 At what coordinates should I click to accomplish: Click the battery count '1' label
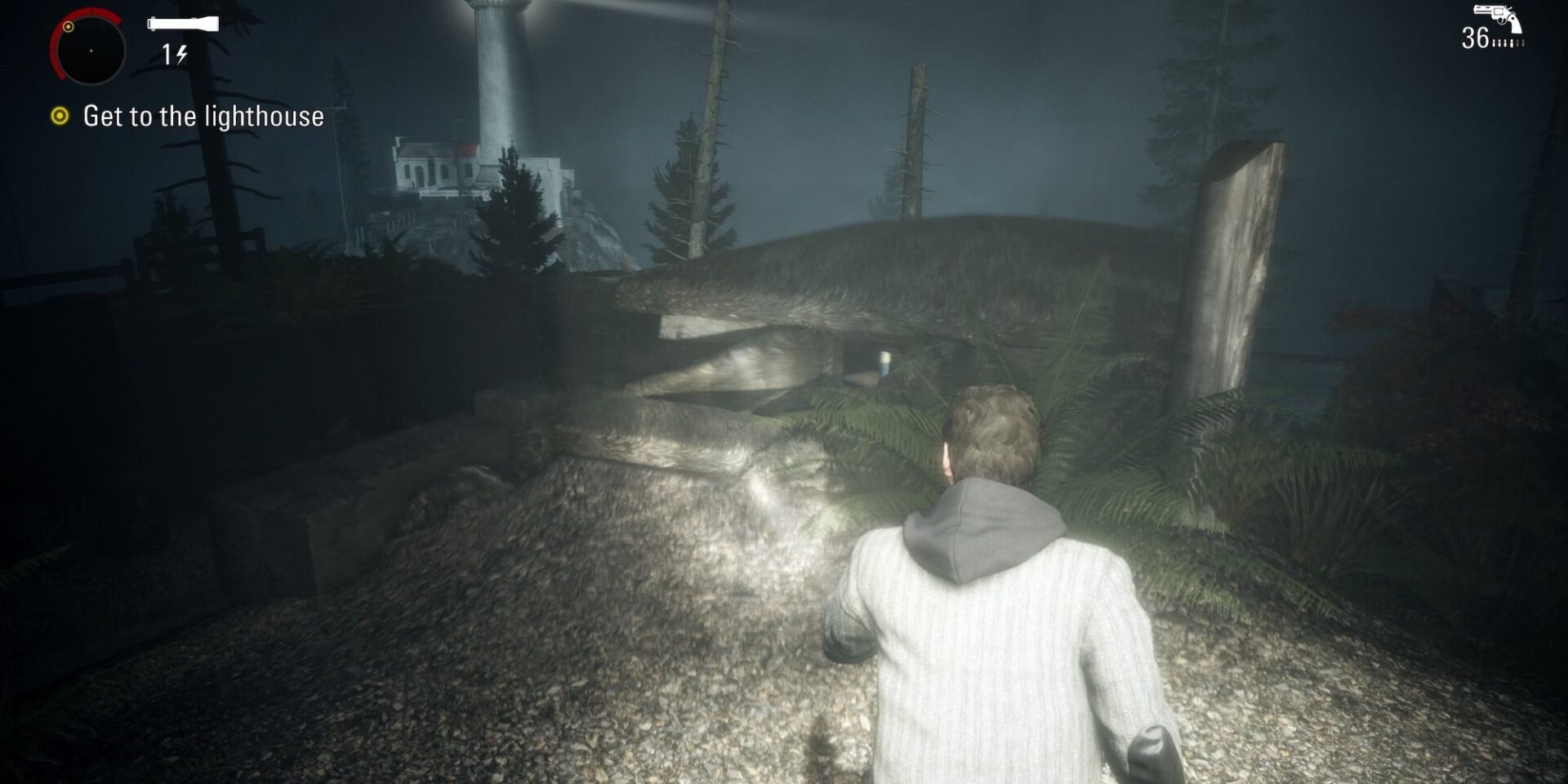pyautogui.click(x=168, y=54)
